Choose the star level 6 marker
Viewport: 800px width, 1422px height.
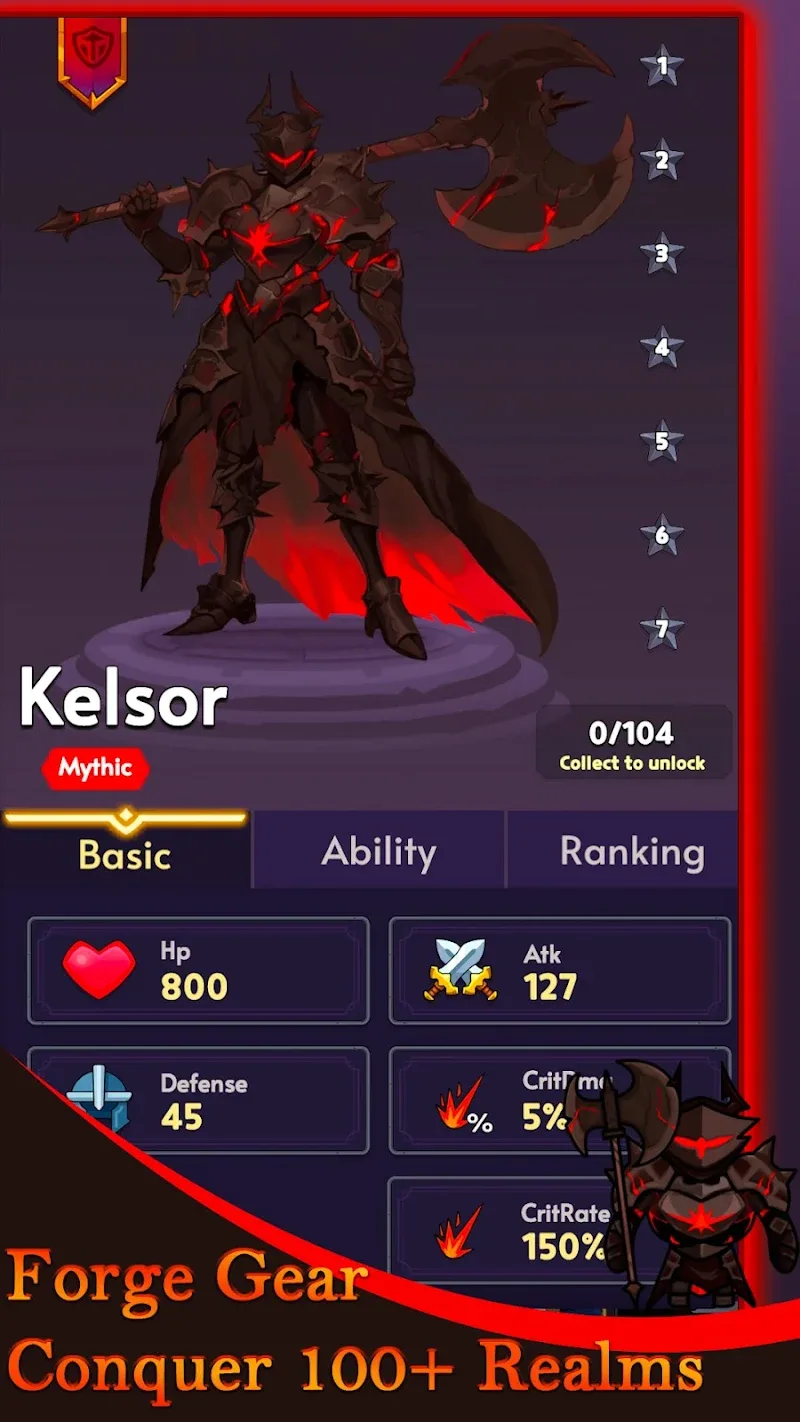click(661, 535)
